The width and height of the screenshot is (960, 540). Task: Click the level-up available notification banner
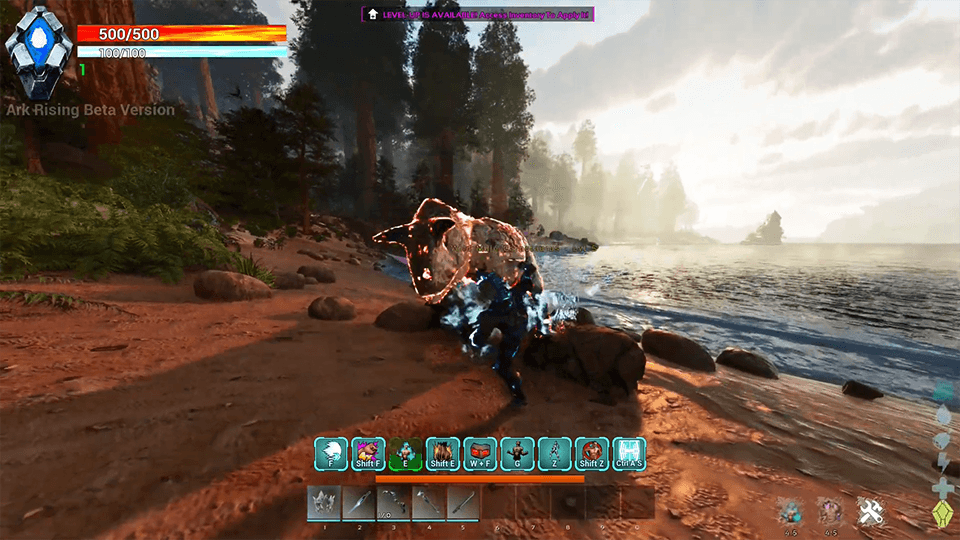[478, 14]
